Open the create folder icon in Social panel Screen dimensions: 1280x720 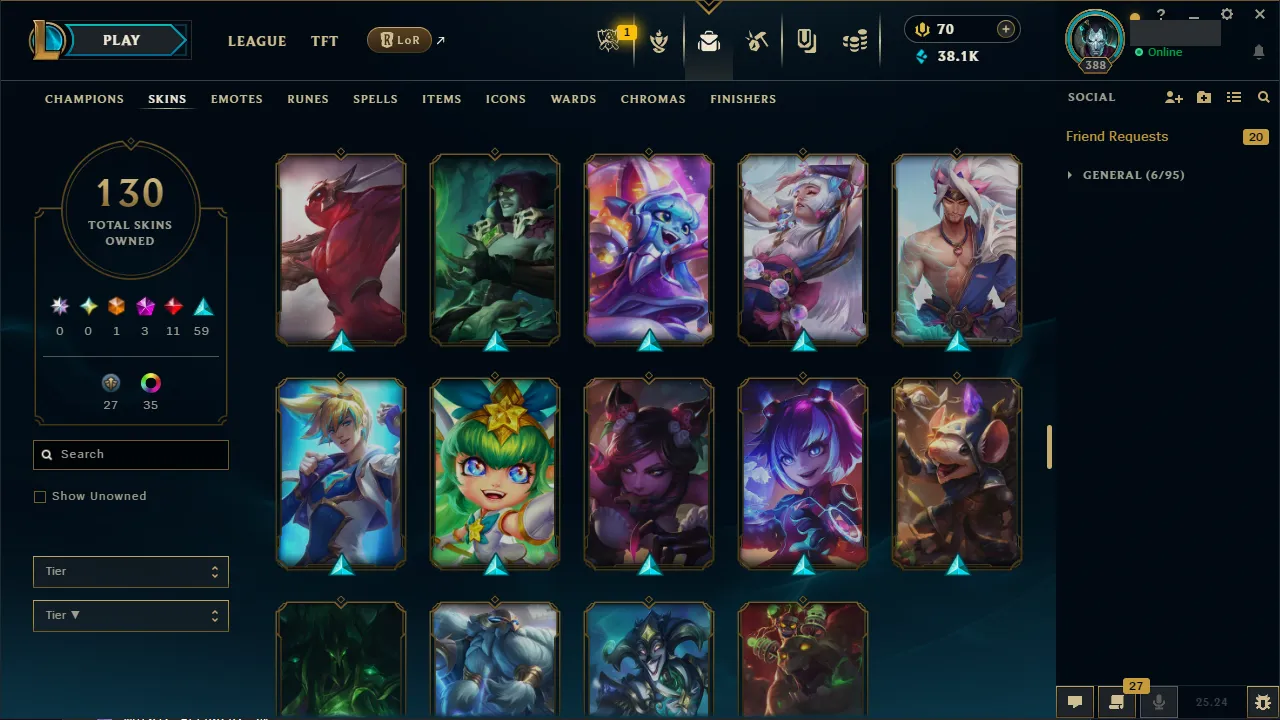[1204, 97]
